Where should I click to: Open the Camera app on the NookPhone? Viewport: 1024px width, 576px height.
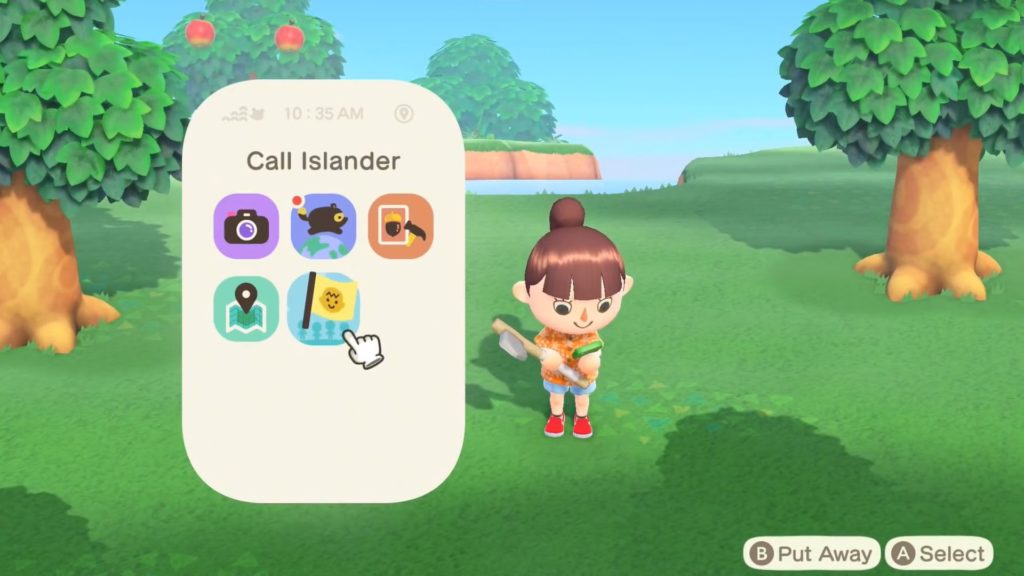click(246, 226)
